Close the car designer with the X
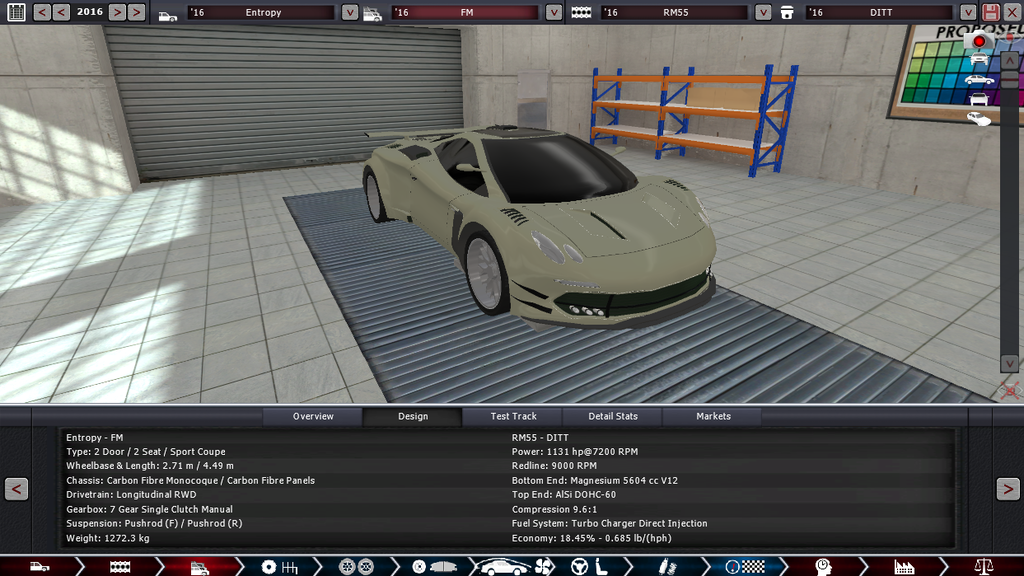 1012,12
